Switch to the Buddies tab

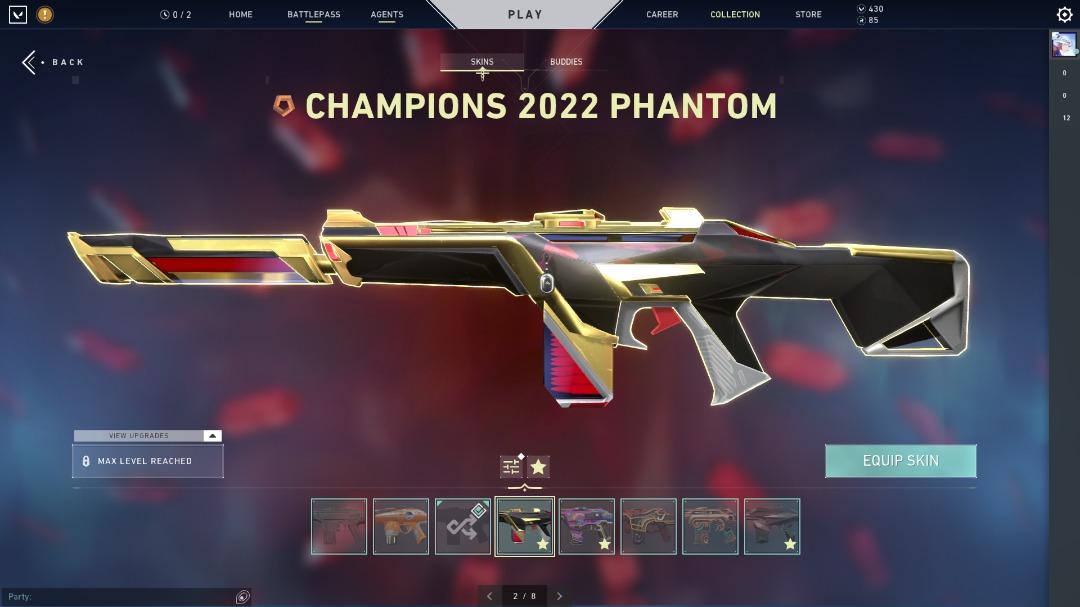tap(566, 62)
